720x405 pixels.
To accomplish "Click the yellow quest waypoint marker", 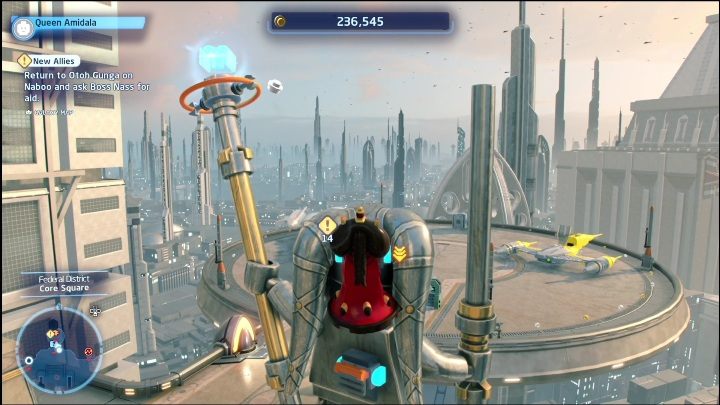I will pyautogui.click(x=327, y=225).
